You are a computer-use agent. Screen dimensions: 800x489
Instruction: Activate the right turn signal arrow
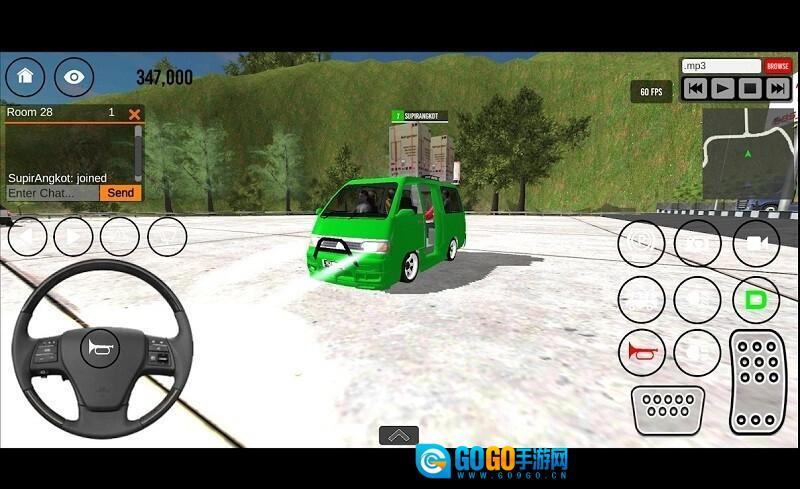[x=73, y=237]
